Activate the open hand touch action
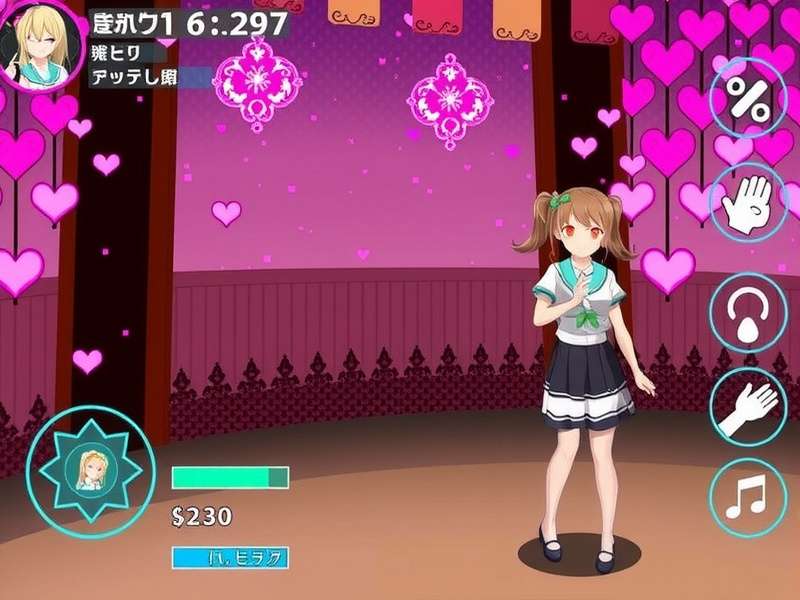The height and width of the screenshot is (600, 800). [748, 203]
